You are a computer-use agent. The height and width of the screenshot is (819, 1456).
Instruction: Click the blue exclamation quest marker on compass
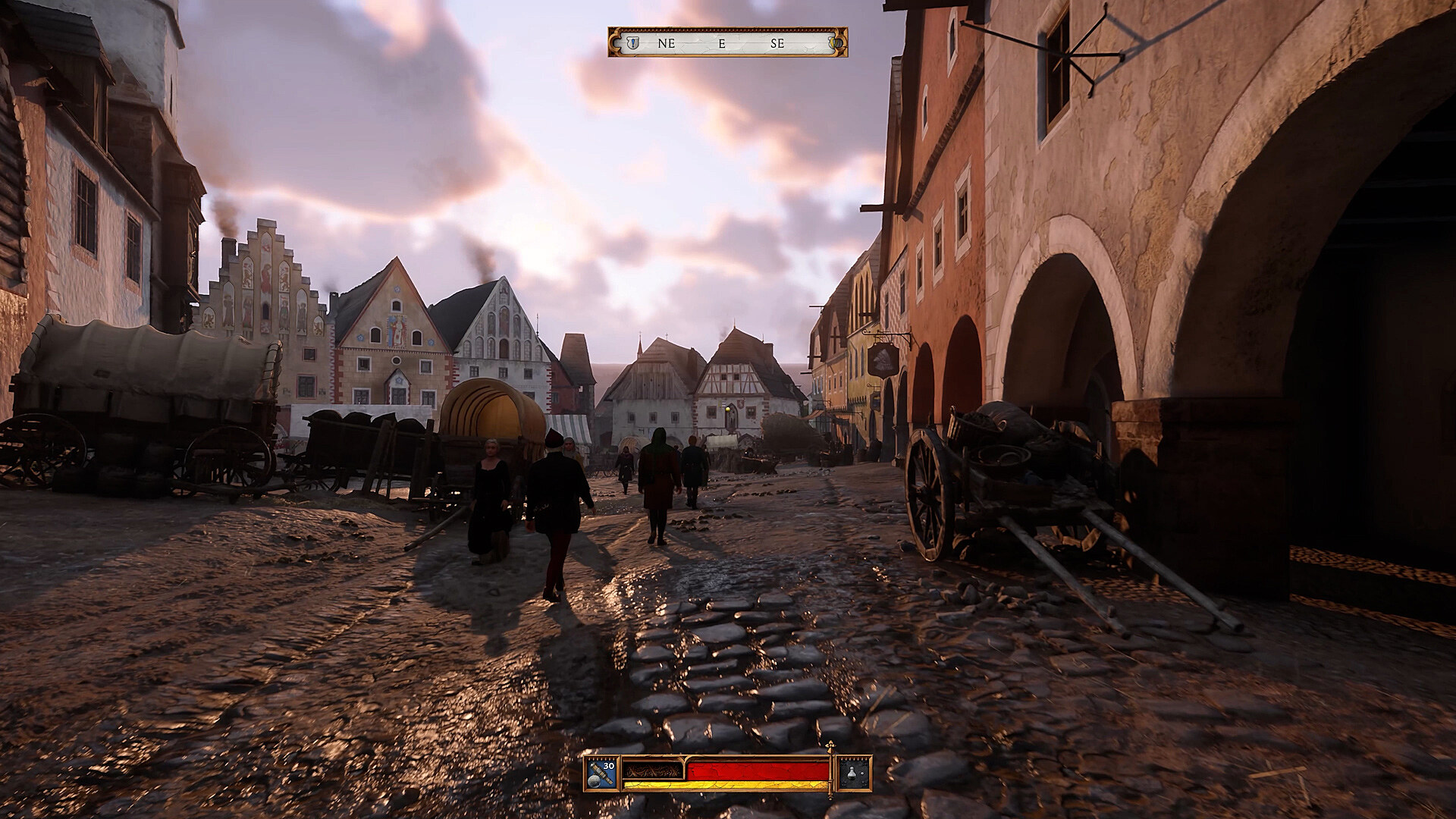632,43
